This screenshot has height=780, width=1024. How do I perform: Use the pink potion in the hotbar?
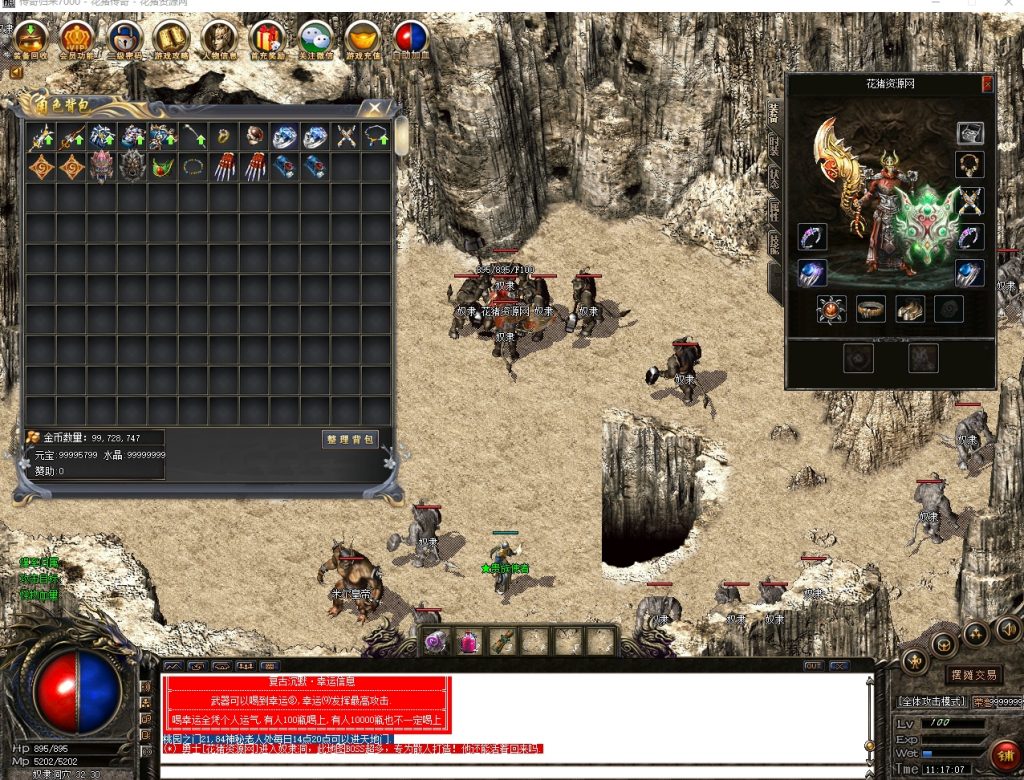[x=468, y=642]
